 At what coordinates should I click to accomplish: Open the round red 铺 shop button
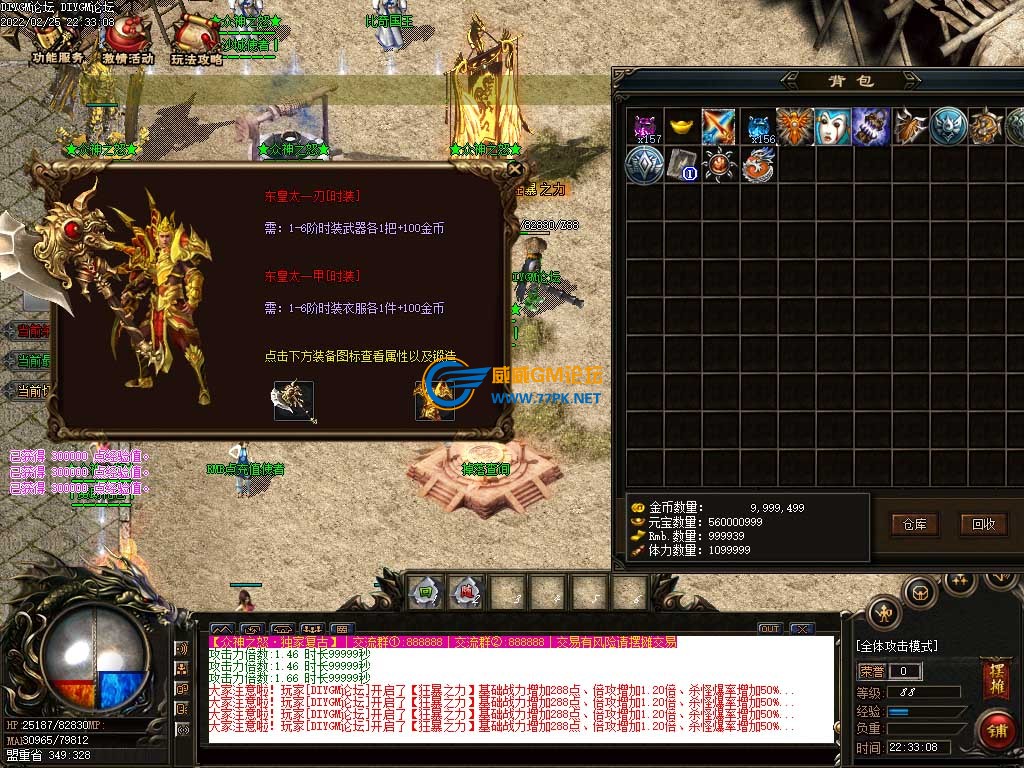tap(995, 727)
